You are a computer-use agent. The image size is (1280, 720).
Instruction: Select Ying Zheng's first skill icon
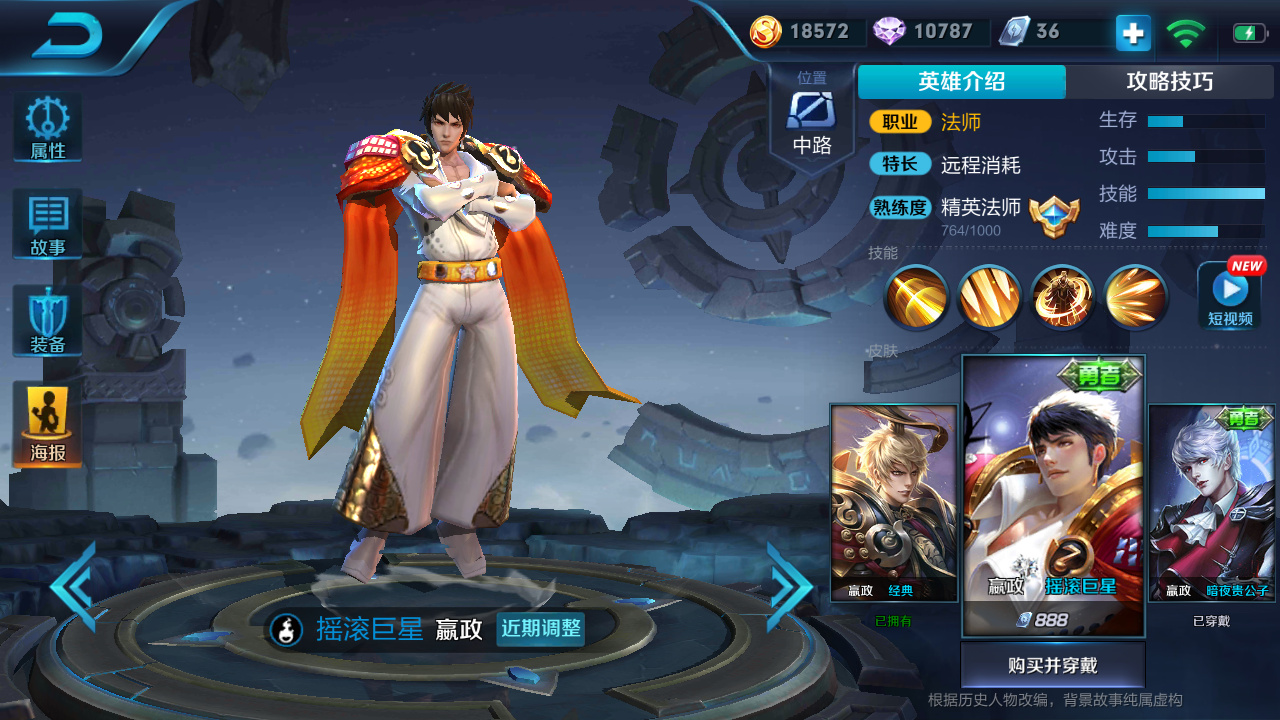(915, 298)
